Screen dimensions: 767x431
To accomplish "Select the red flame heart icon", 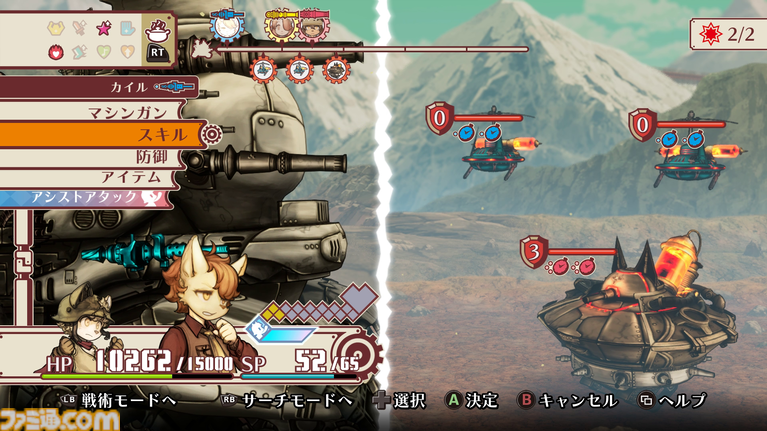I will click(56, 52).
